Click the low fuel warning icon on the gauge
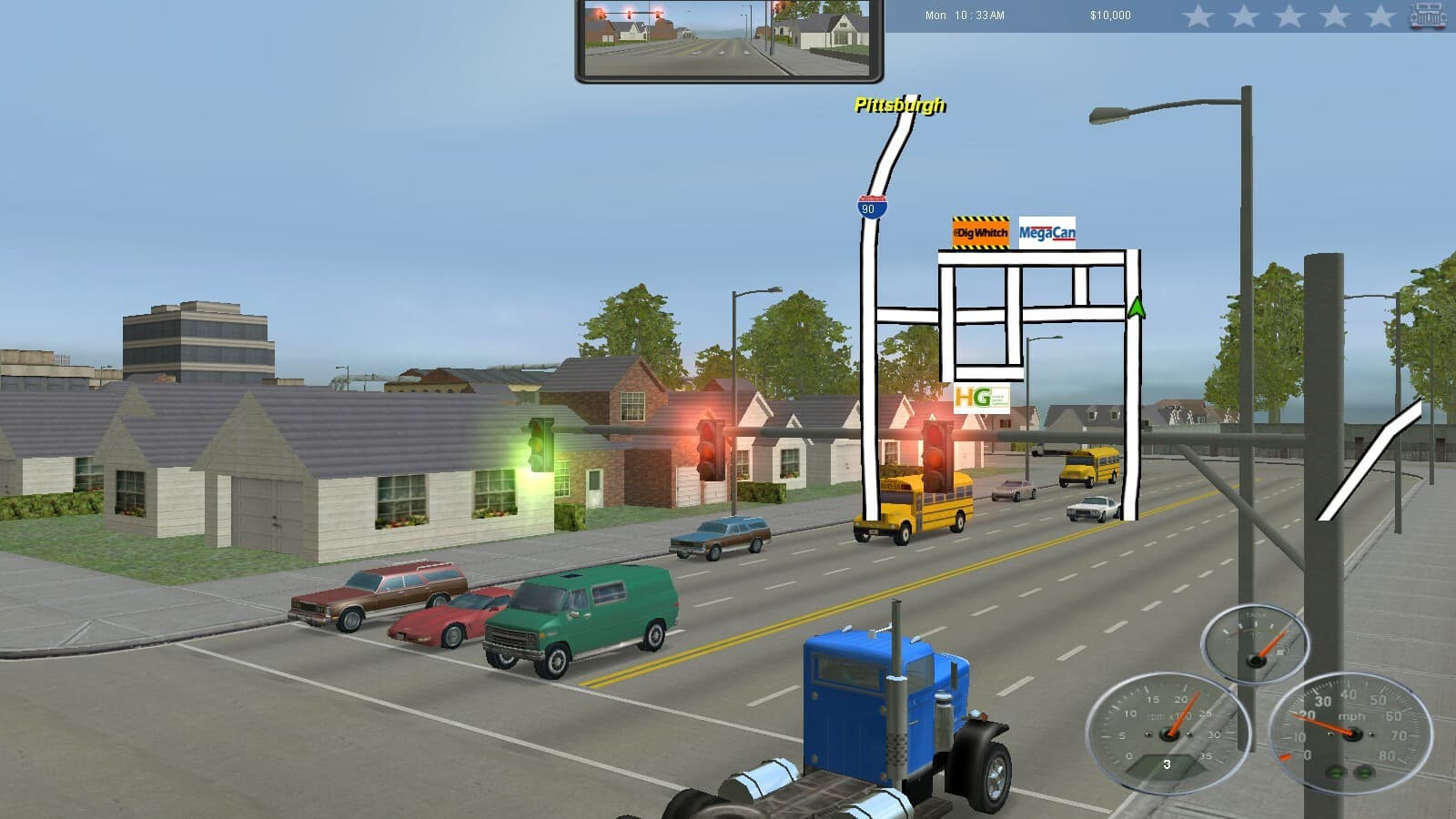The width and height of the screenshot is (1456, 819). pyautogui.click(x=1280, y=652)
